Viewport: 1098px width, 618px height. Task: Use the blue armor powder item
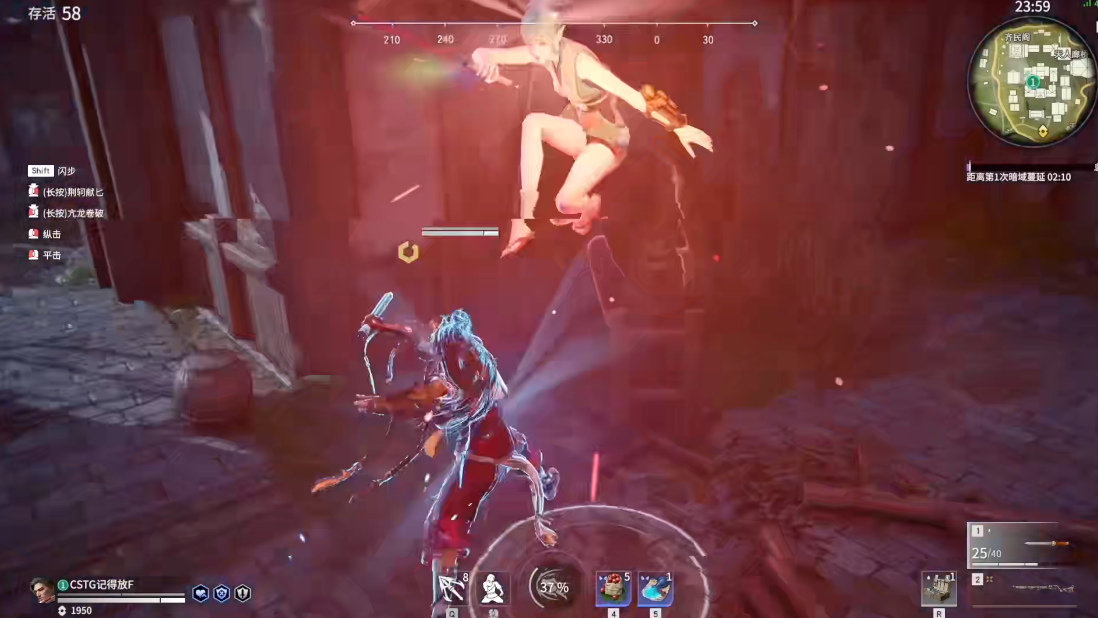(655, 588)
